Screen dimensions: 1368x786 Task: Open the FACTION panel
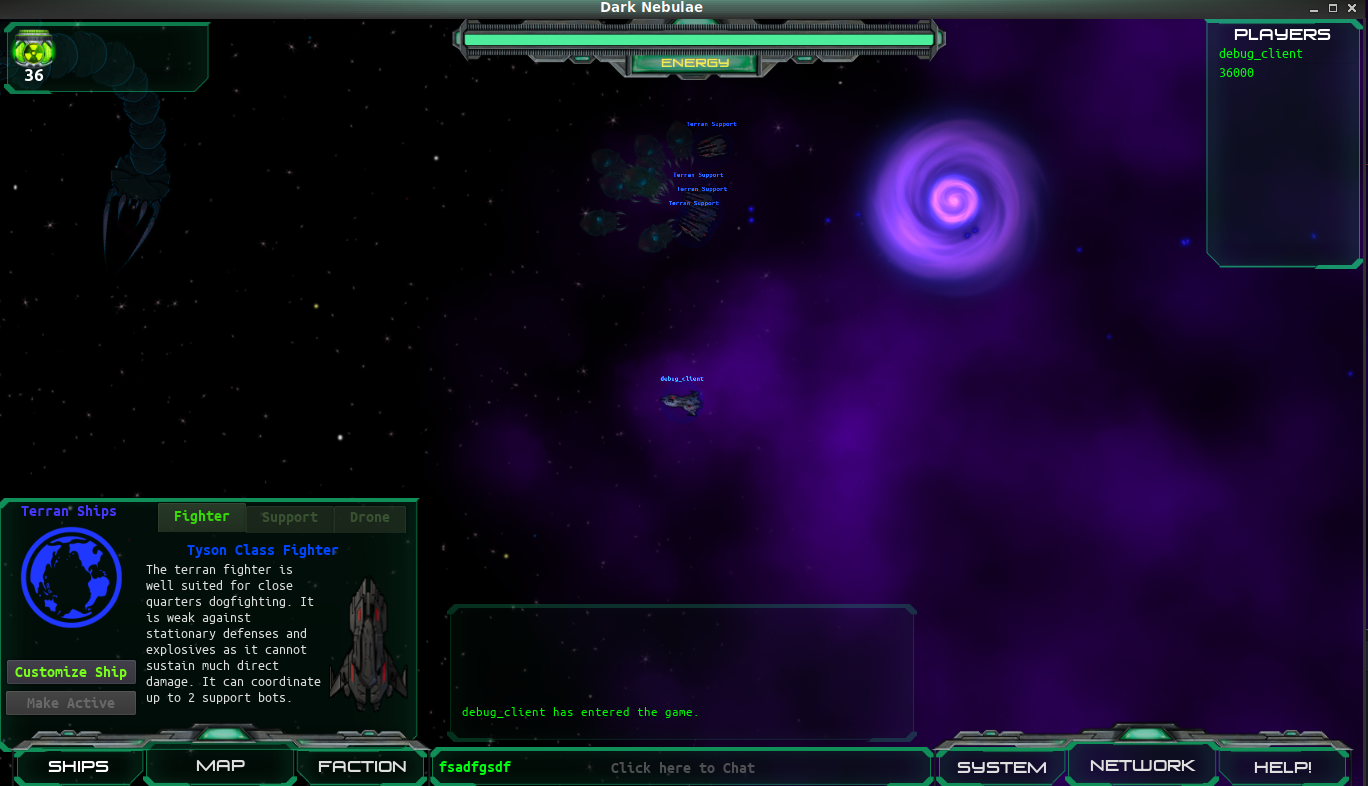coord(361,766)
